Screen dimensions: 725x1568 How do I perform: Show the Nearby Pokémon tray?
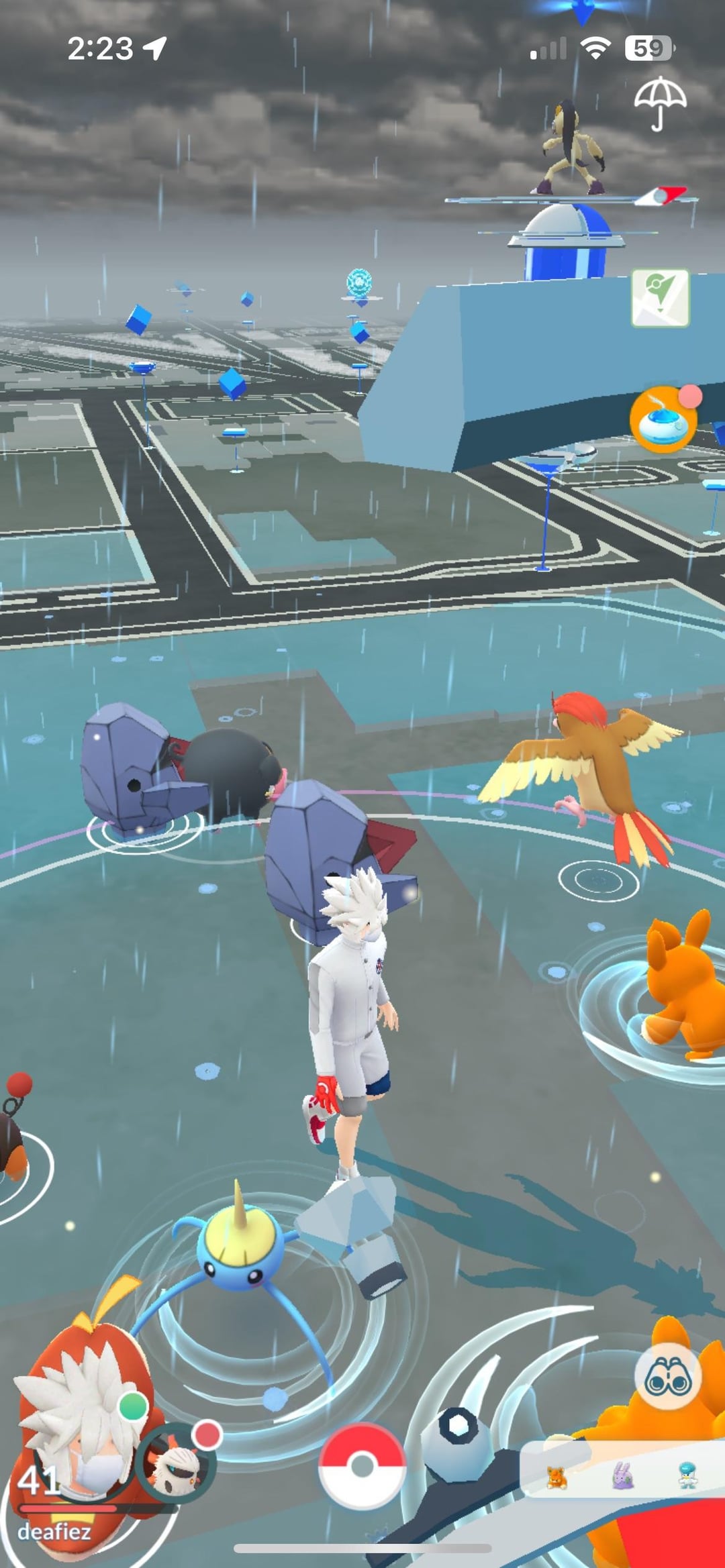(x=621, y=1477)
